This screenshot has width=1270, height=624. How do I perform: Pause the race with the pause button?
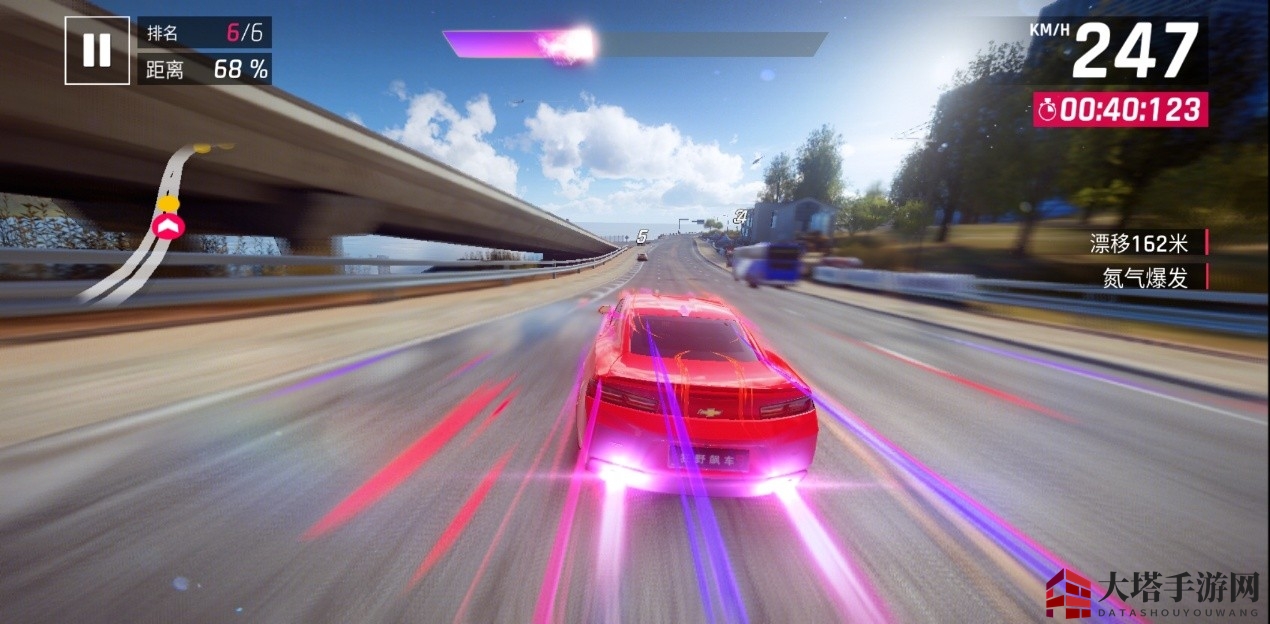pyautogui.click(x=97, y=50)
